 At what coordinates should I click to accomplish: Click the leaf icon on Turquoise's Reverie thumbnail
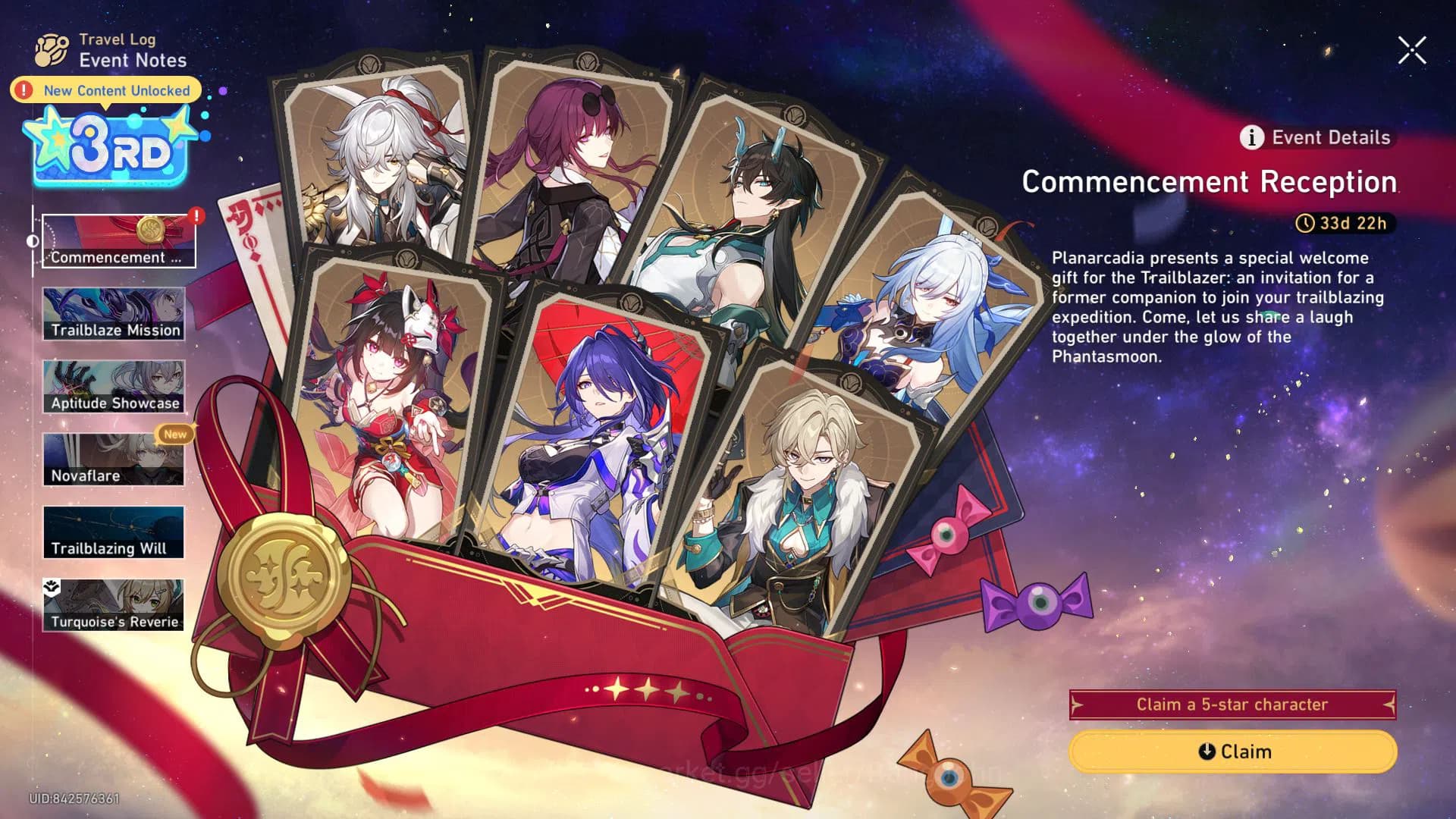(52, 585)
